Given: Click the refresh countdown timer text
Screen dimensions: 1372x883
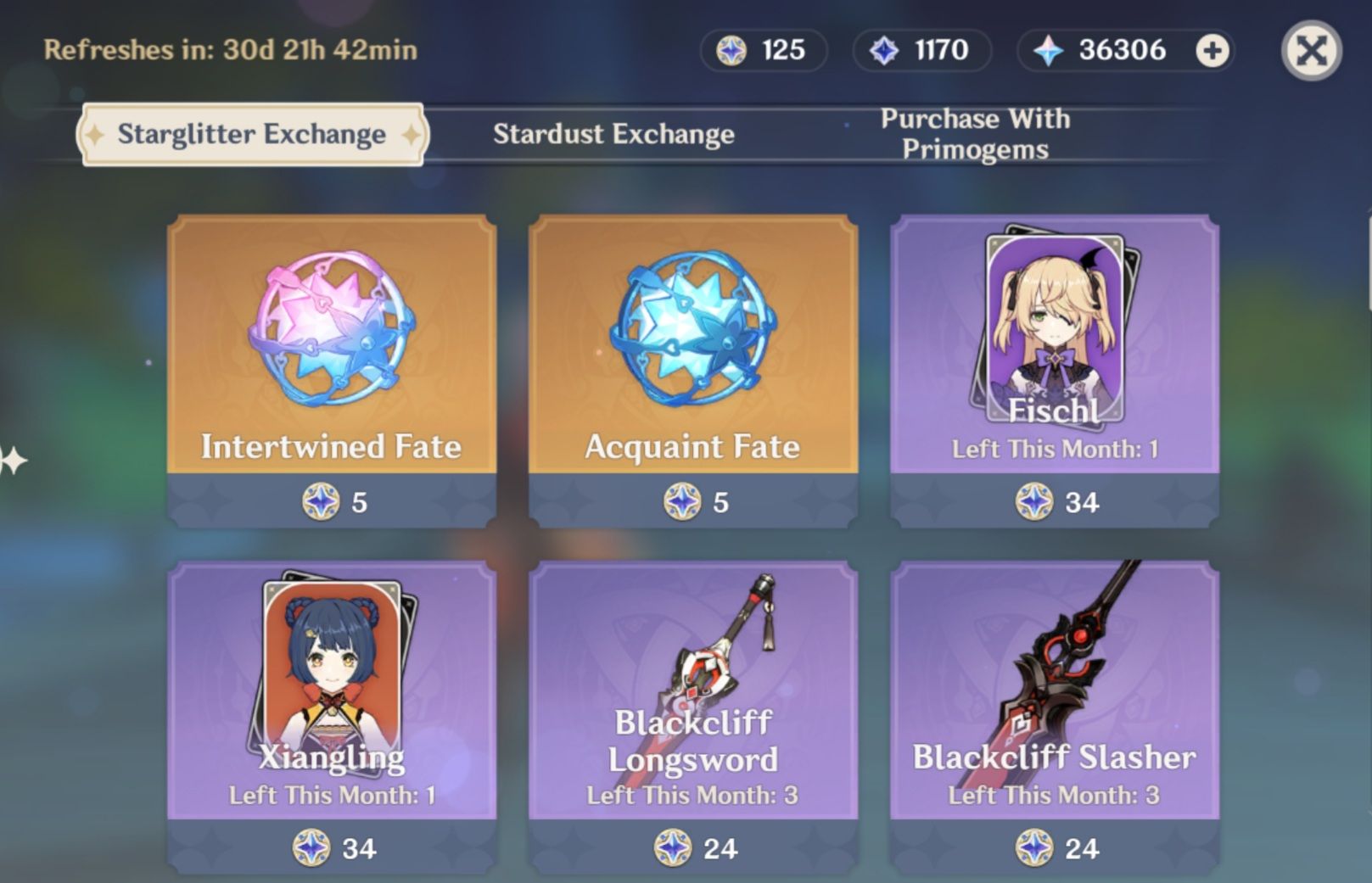Looking at the screenshot, I should click(x=229, y=50).
